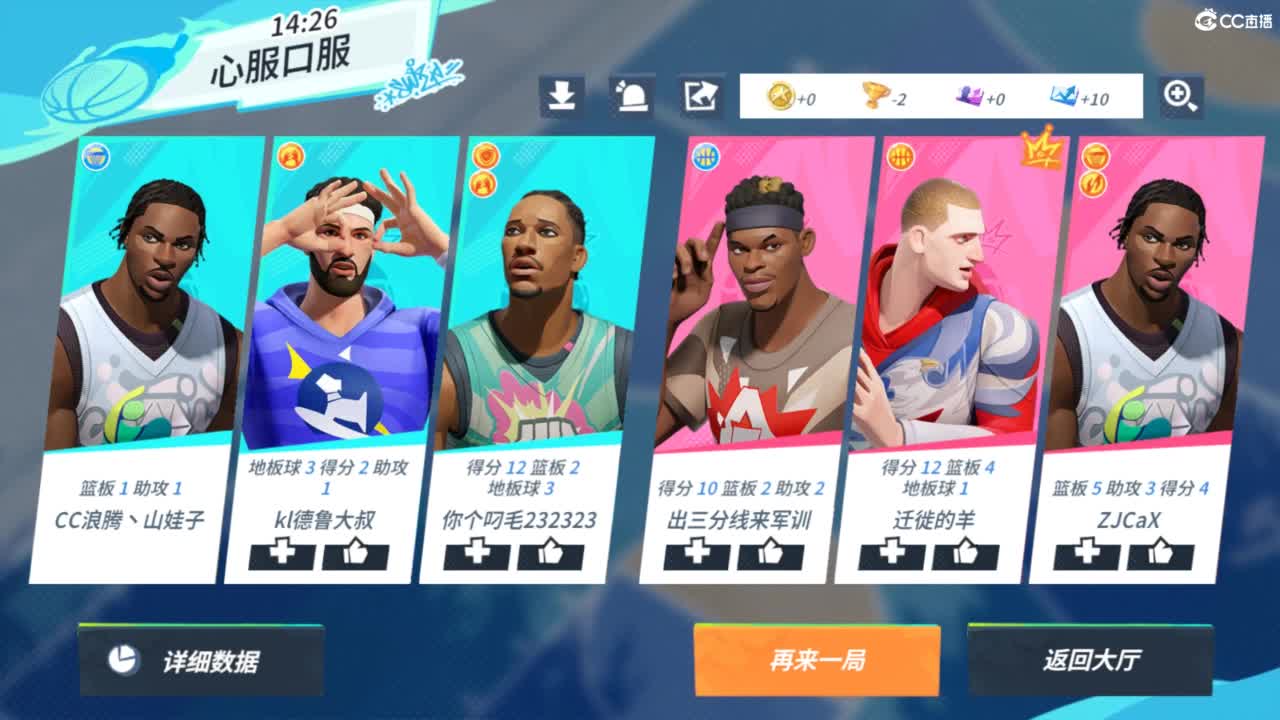The image size is (1280, 720).
Task: Share the match results
Action: [703, 95]
